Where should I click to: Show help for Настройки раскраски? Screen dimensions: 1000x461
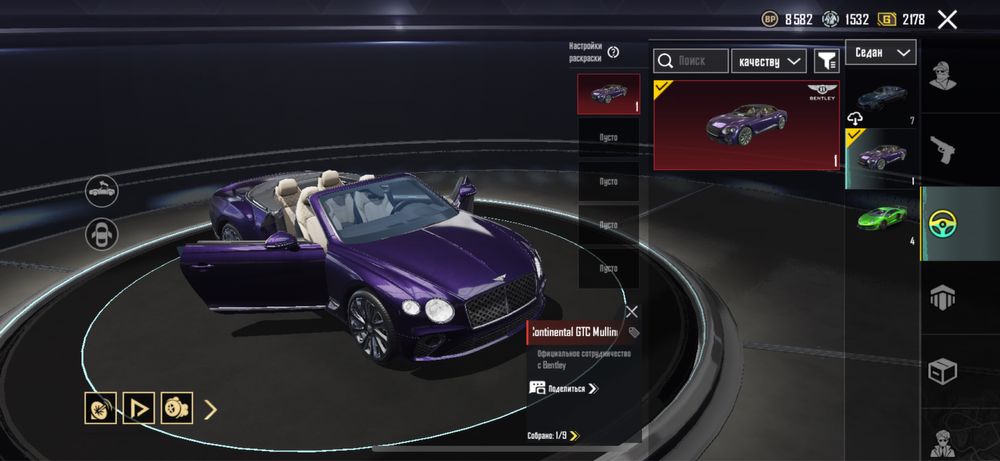tap(613, 52)
